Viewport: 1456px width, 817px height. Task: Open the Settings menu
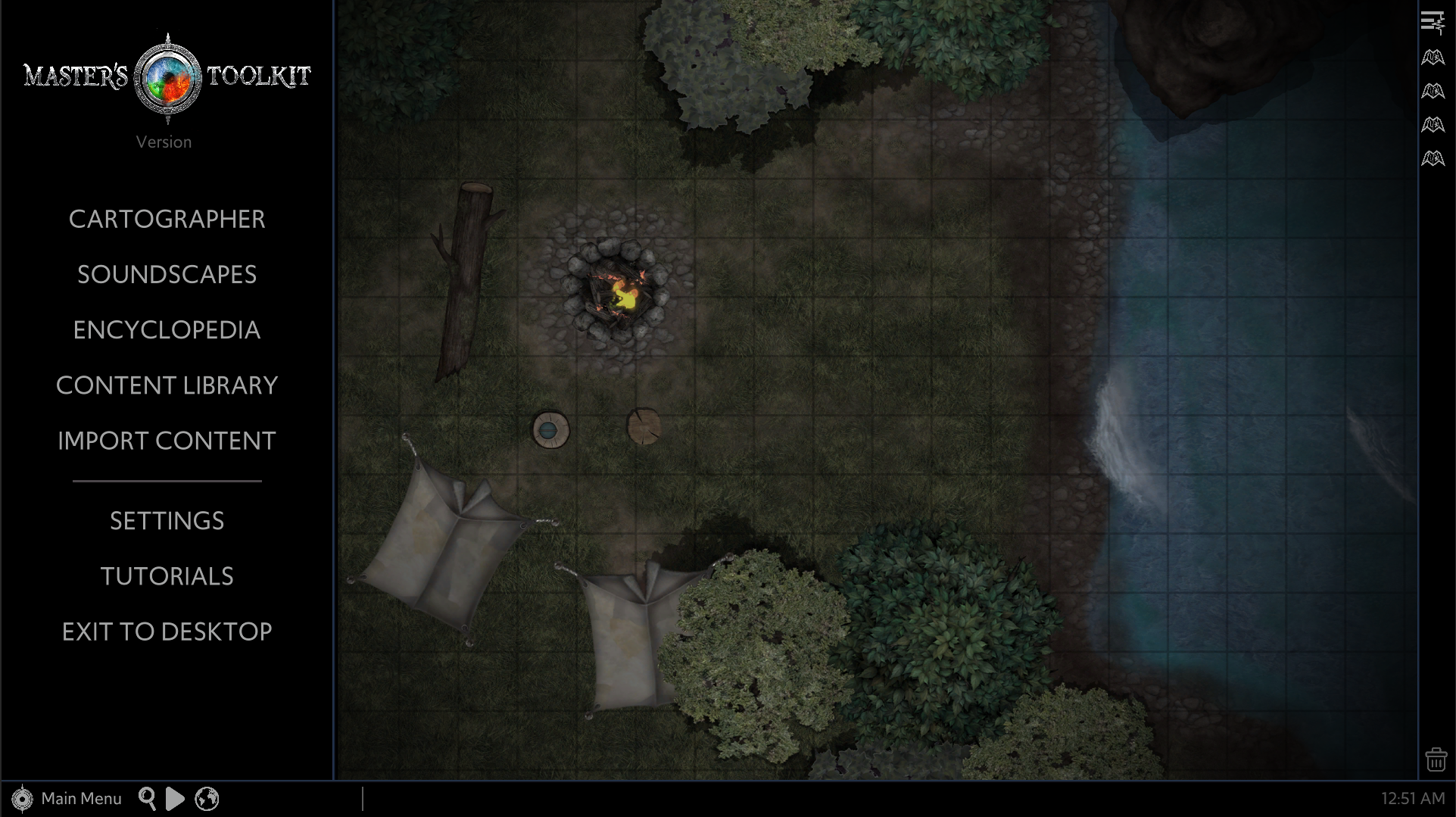point(167,521)
